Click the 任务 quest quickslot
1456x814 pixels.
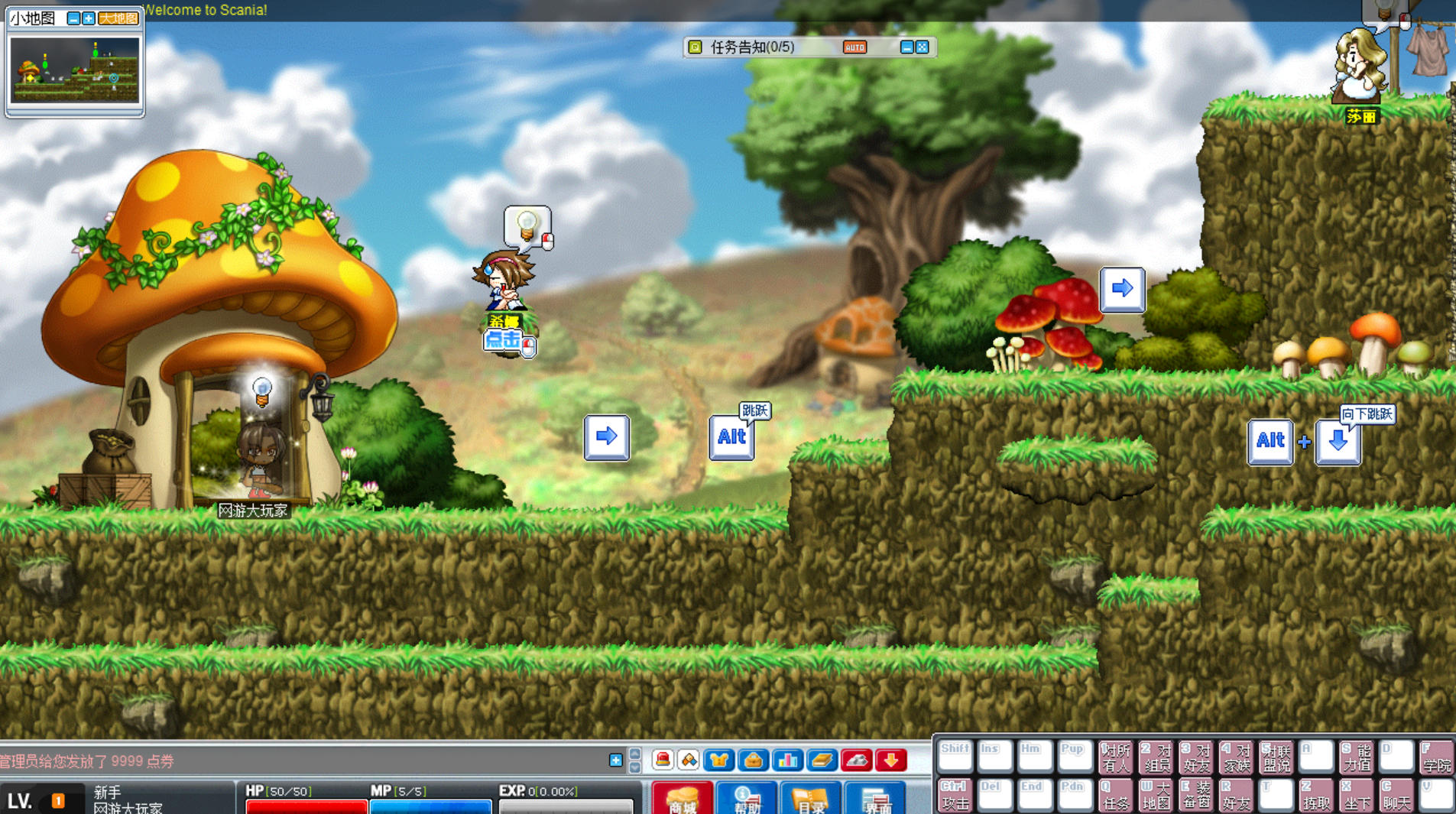(1115, 796)
